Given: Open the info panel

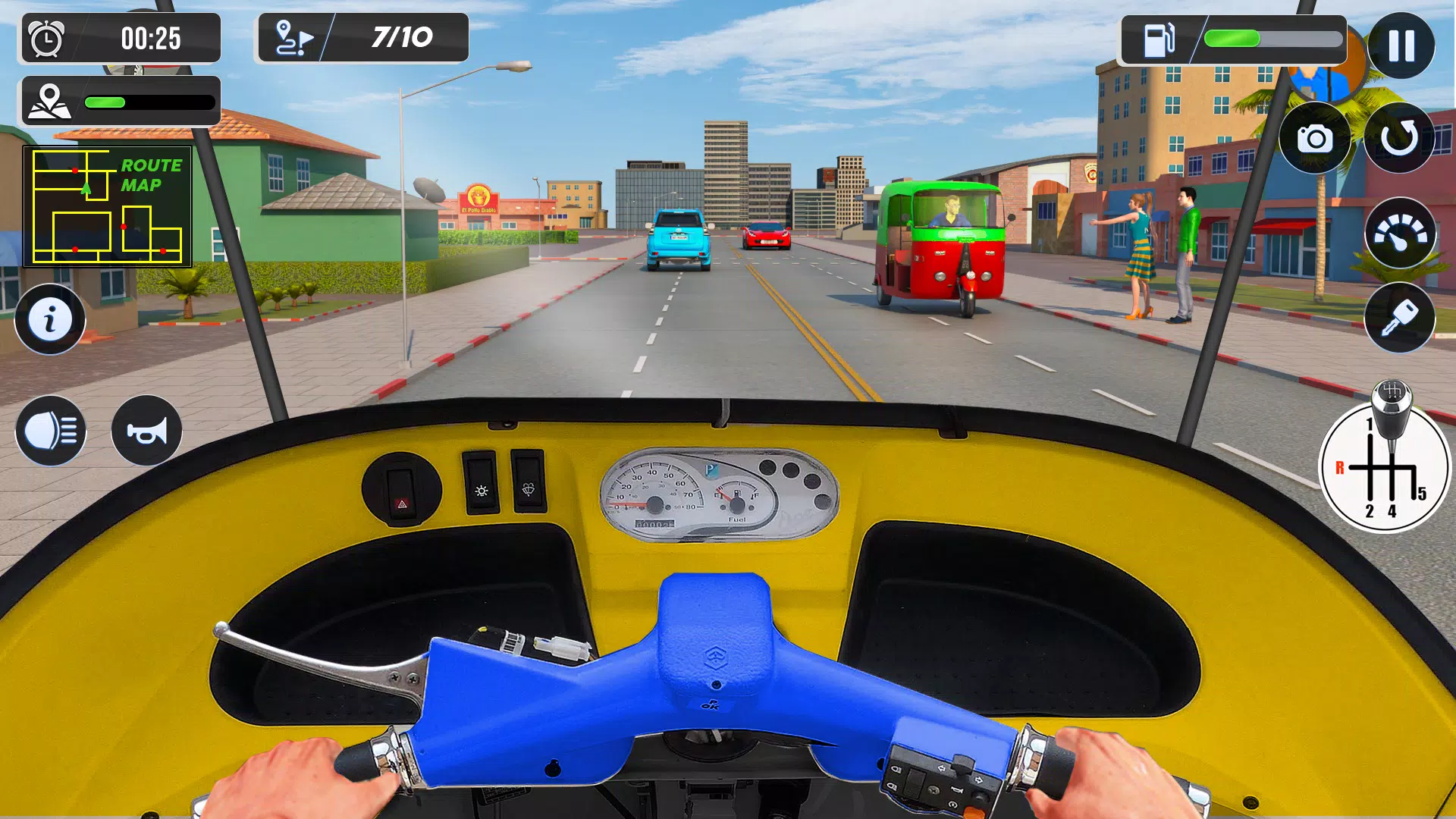Looking at the screenshot, I should pos(50,320).
